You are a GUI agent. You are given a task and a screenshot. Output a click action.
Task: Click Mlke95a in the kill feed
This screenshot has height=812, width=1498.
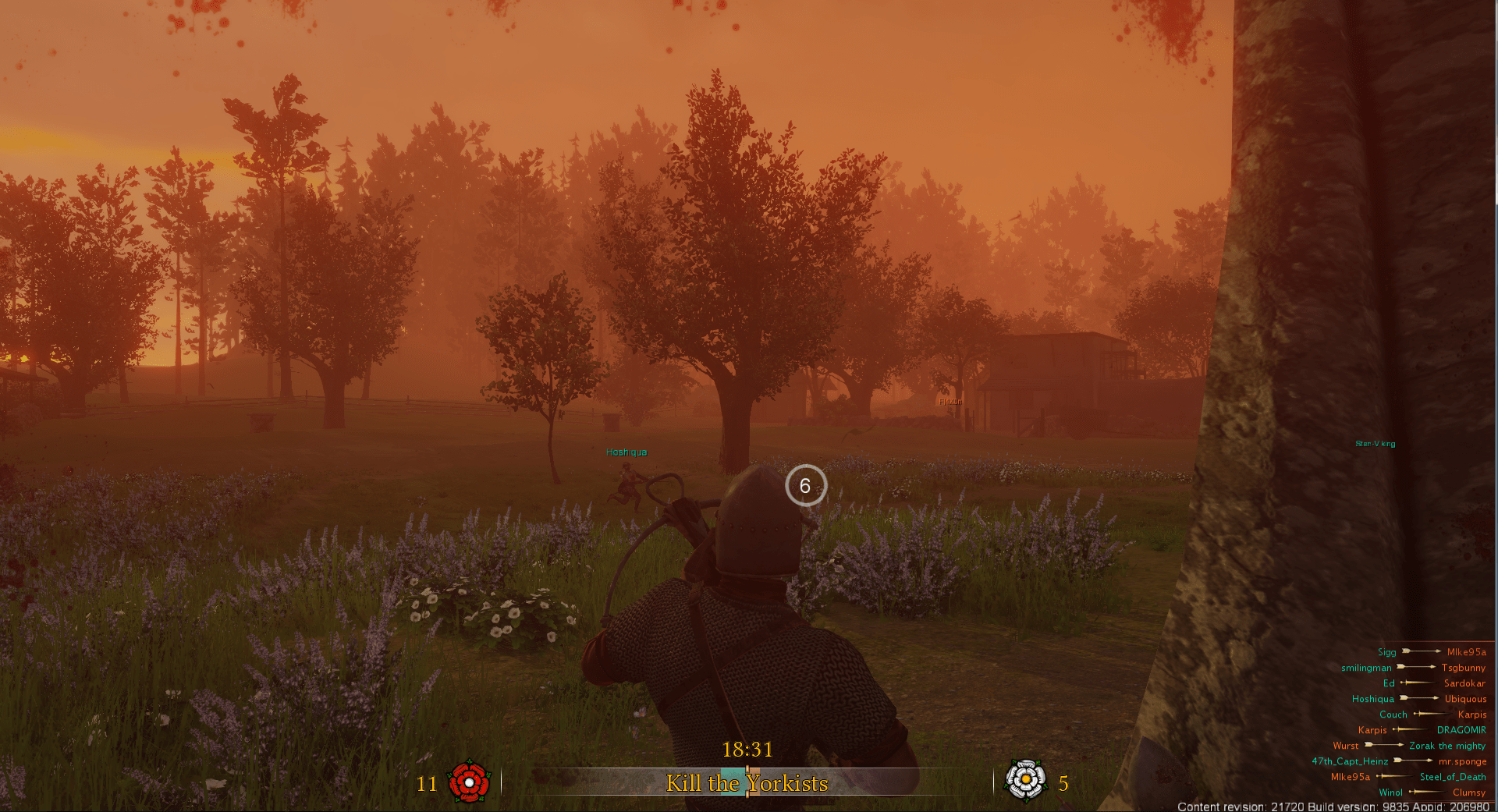point(1466,651)
